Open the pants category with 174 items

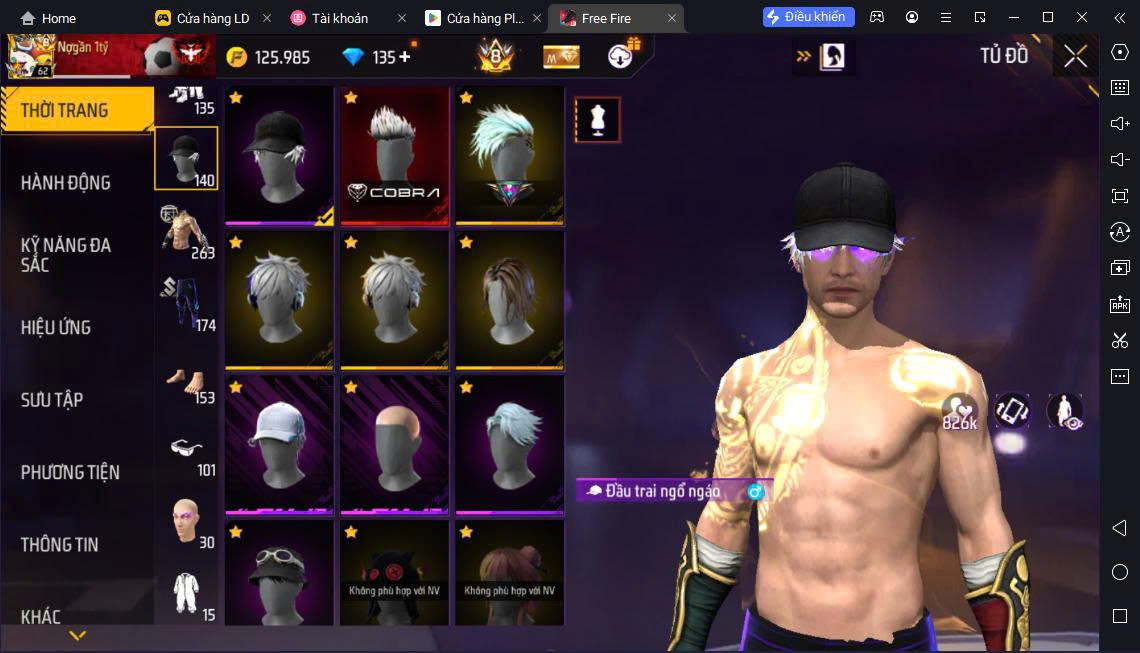(186, 304)
